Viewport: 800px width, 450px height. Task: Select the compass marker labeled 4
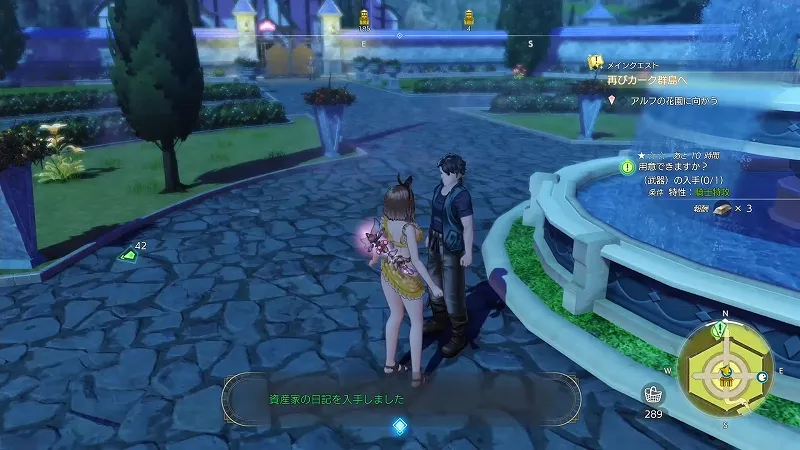click(468, 17)
